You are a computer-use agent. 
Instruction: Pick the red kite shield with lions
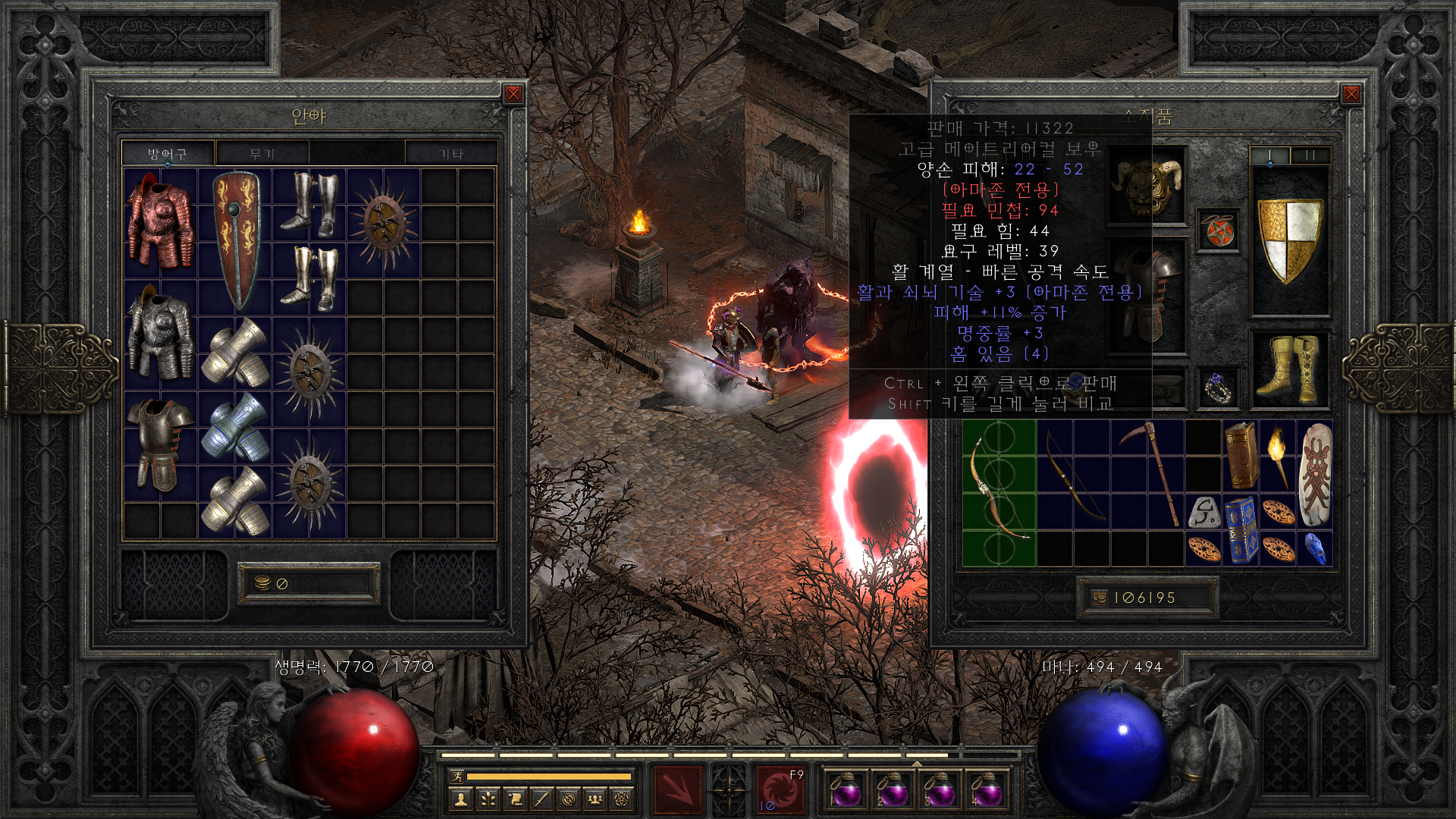[x=235, y=239]
